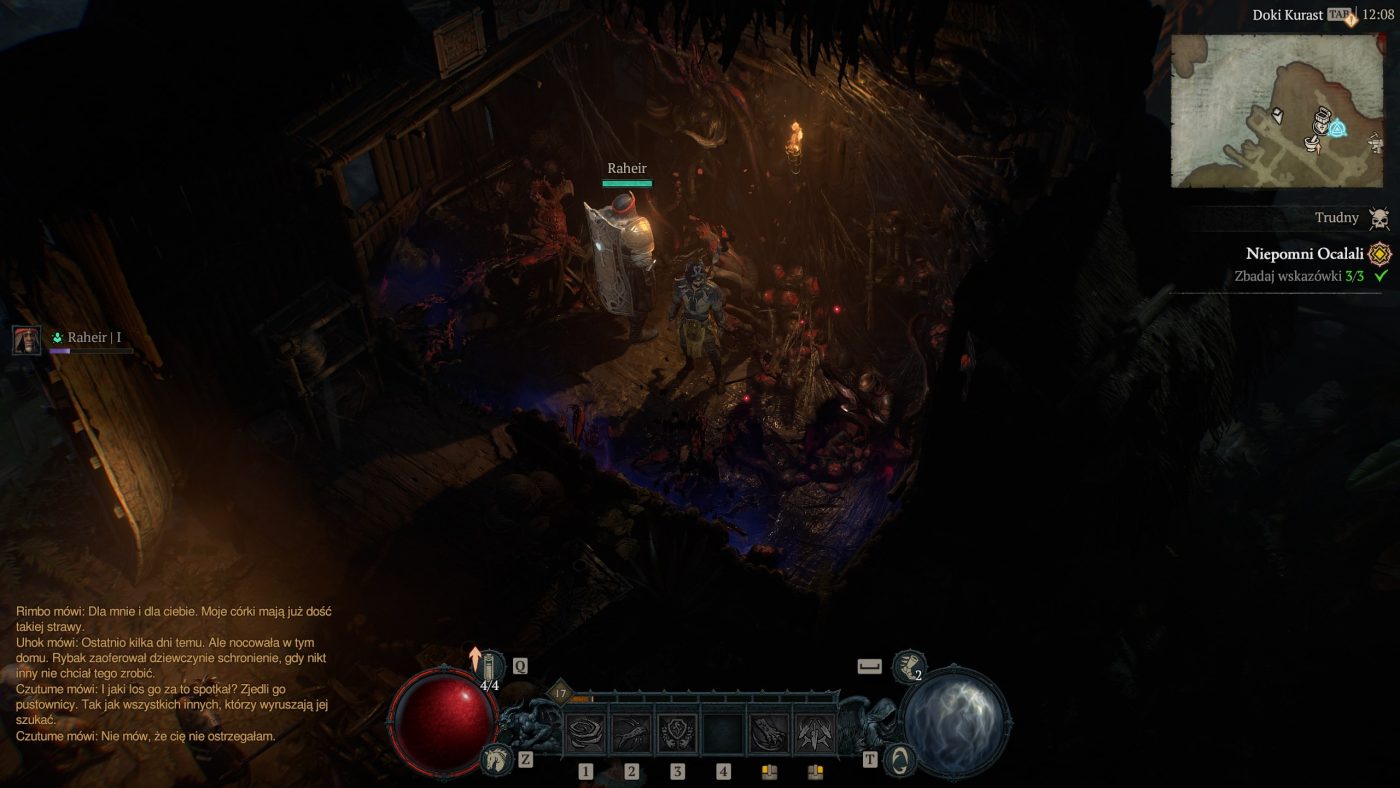1400x788 pixels.
Task: Activate the curved claw strike skill
Action: [770, 734]
